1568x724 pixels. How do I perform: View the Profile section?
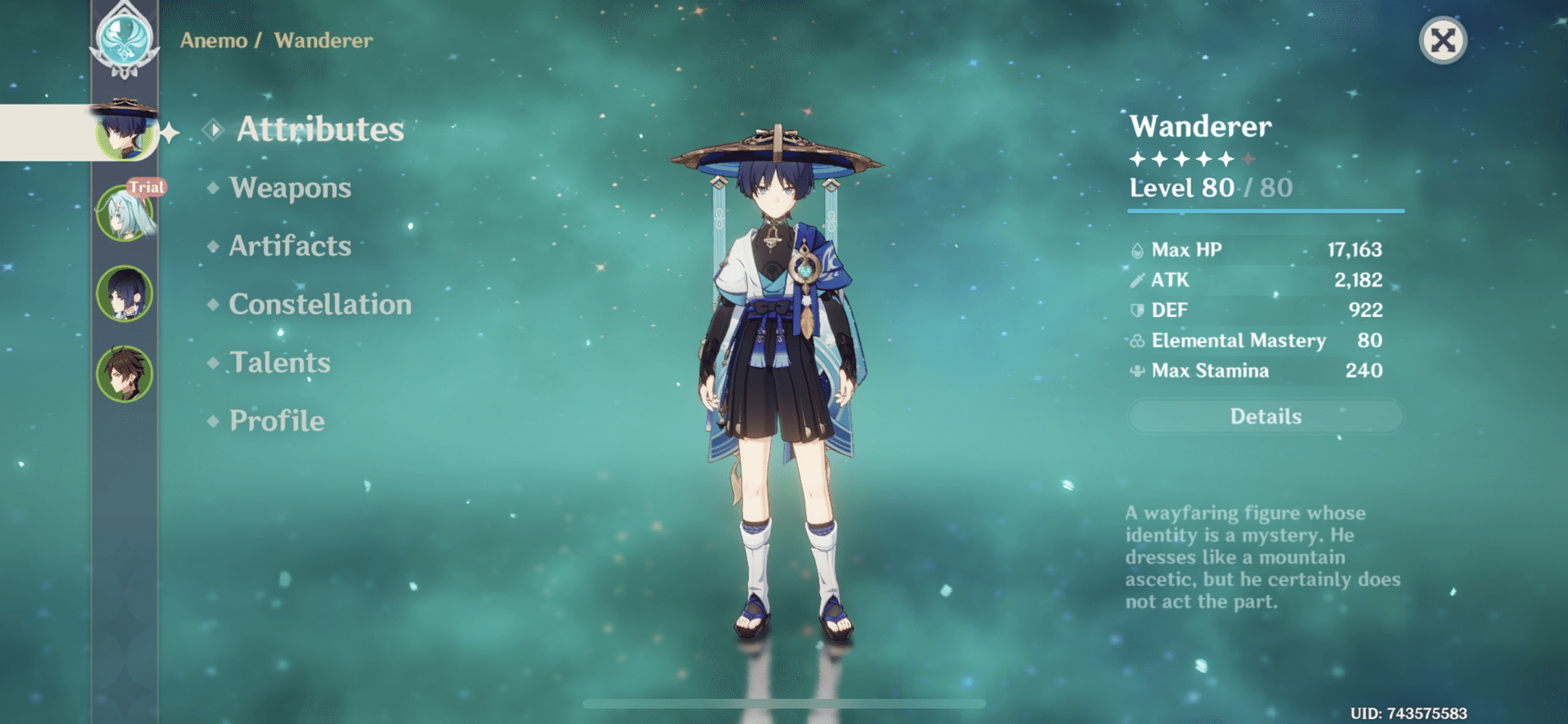(275, 421)
